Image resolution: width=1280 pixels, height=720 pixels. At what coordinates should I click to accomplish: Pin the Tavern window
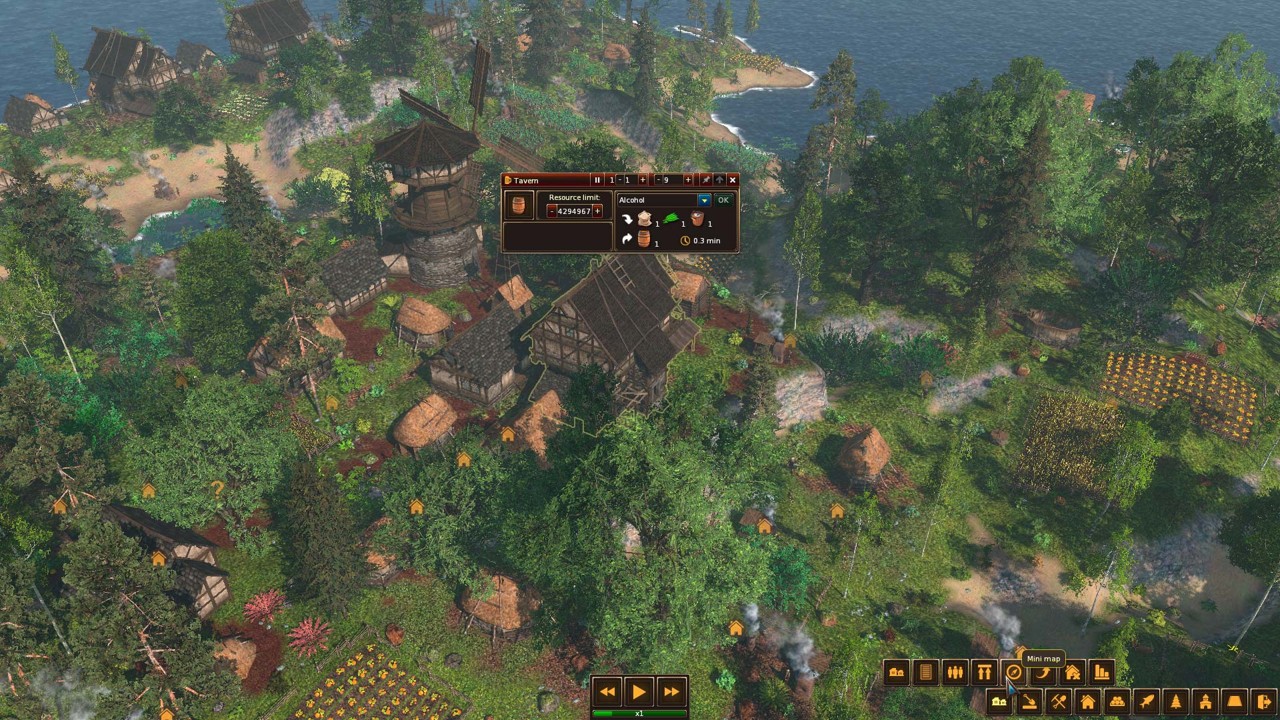[705, 180]
